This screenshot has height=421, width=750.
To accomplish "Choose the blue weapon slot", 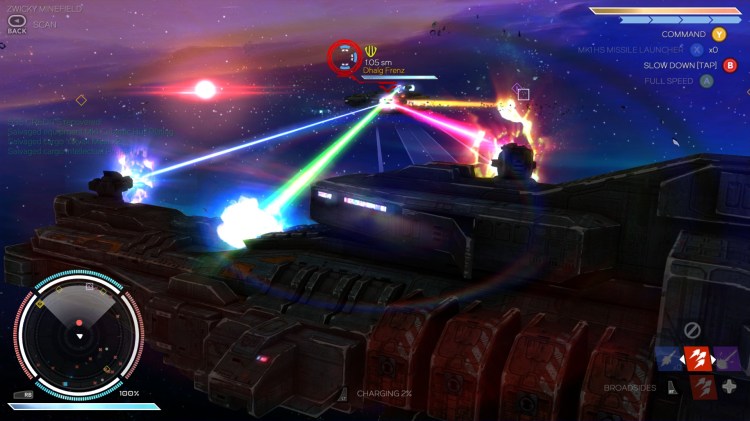I will [x=670, y=358].
